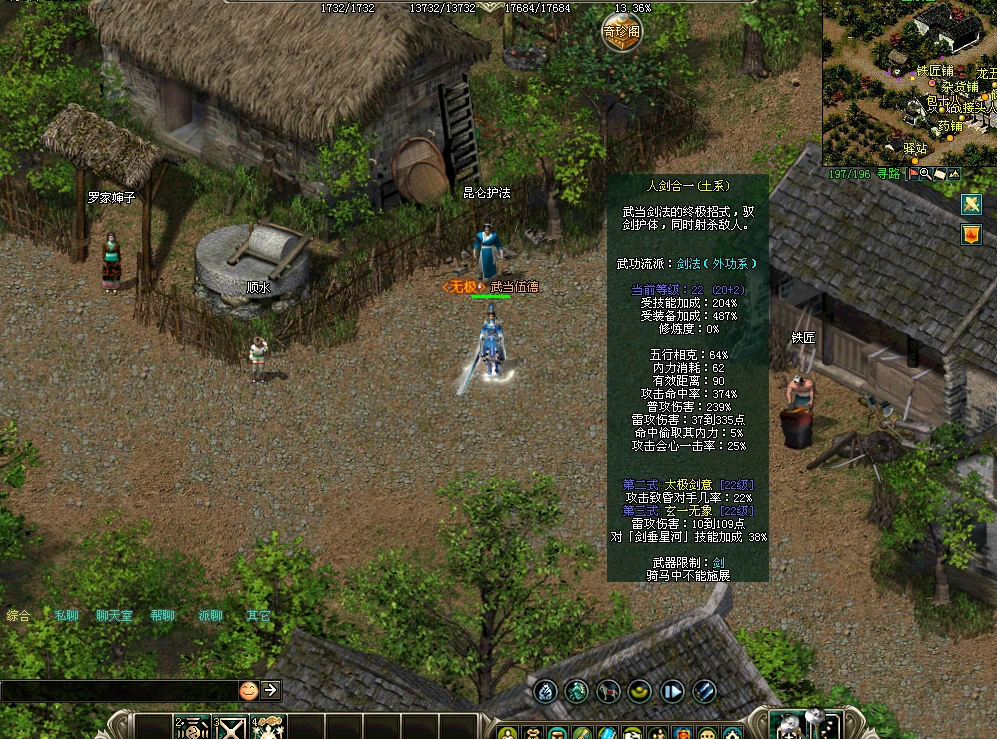Switch to the 帮聊 chat tab

point(162,616)
